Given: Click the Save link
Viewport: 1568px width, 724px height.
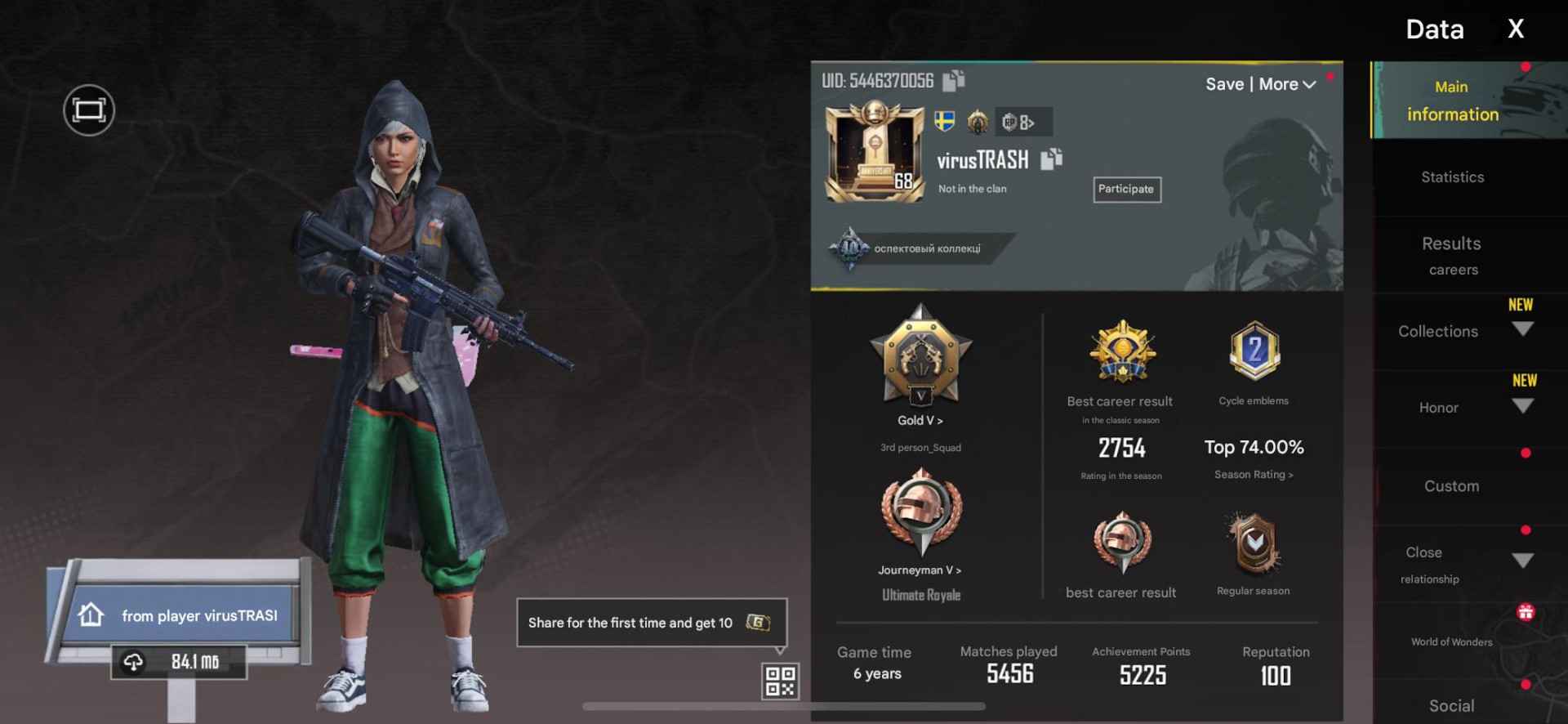Looking at the screenshot, I should pos(1225,84).
